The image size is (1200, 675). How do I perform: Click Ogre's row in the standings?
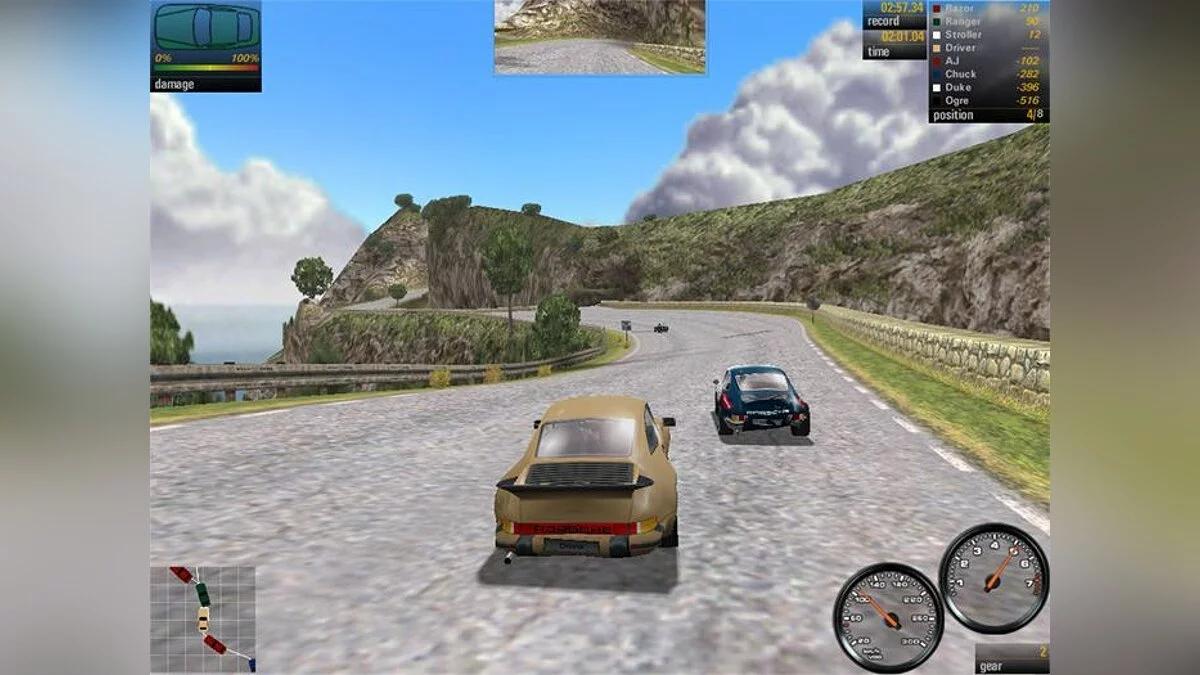click(988, 100)
